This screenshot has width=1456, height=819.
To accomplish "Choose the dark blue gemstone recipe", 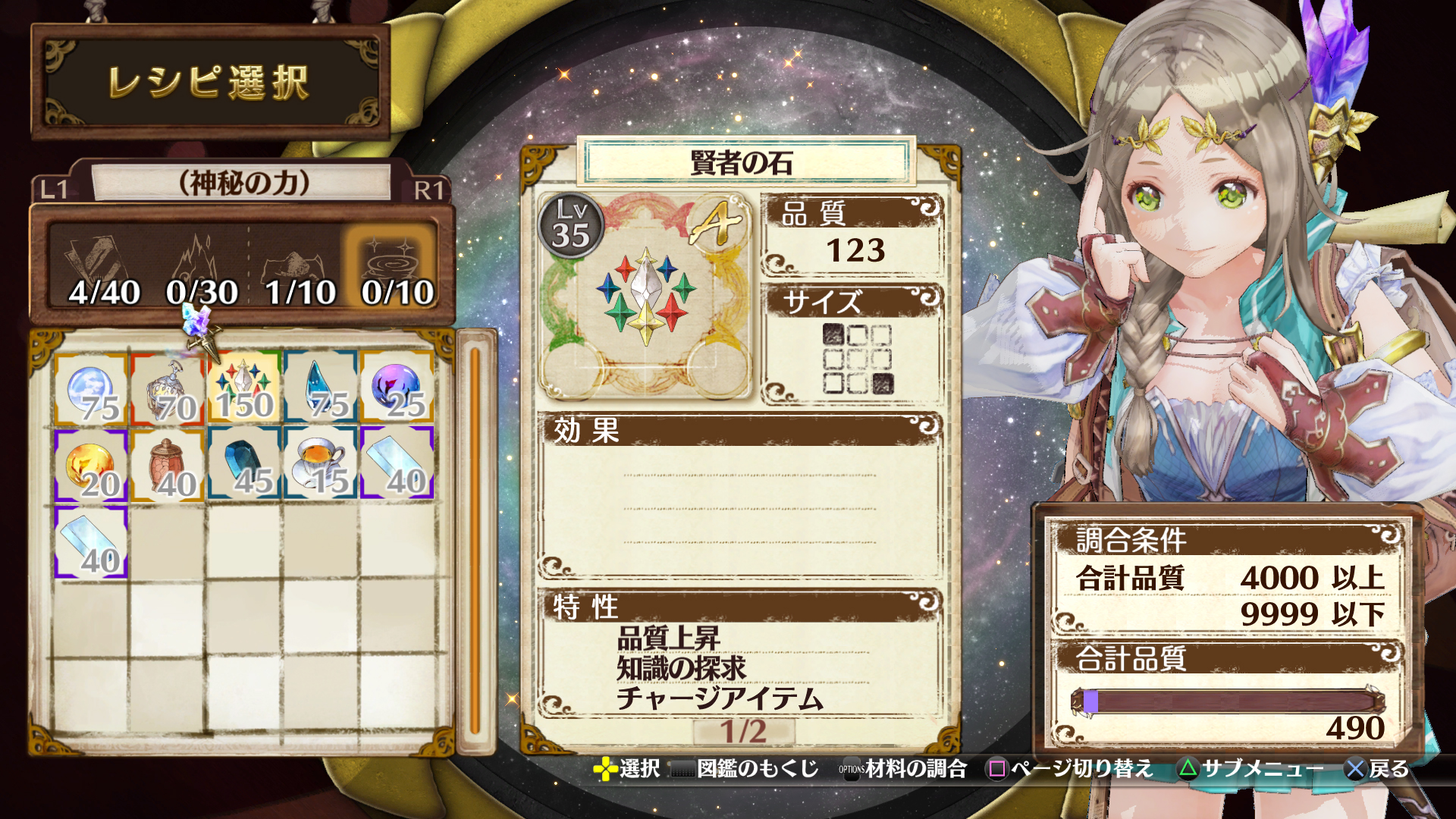I will 244,464.
